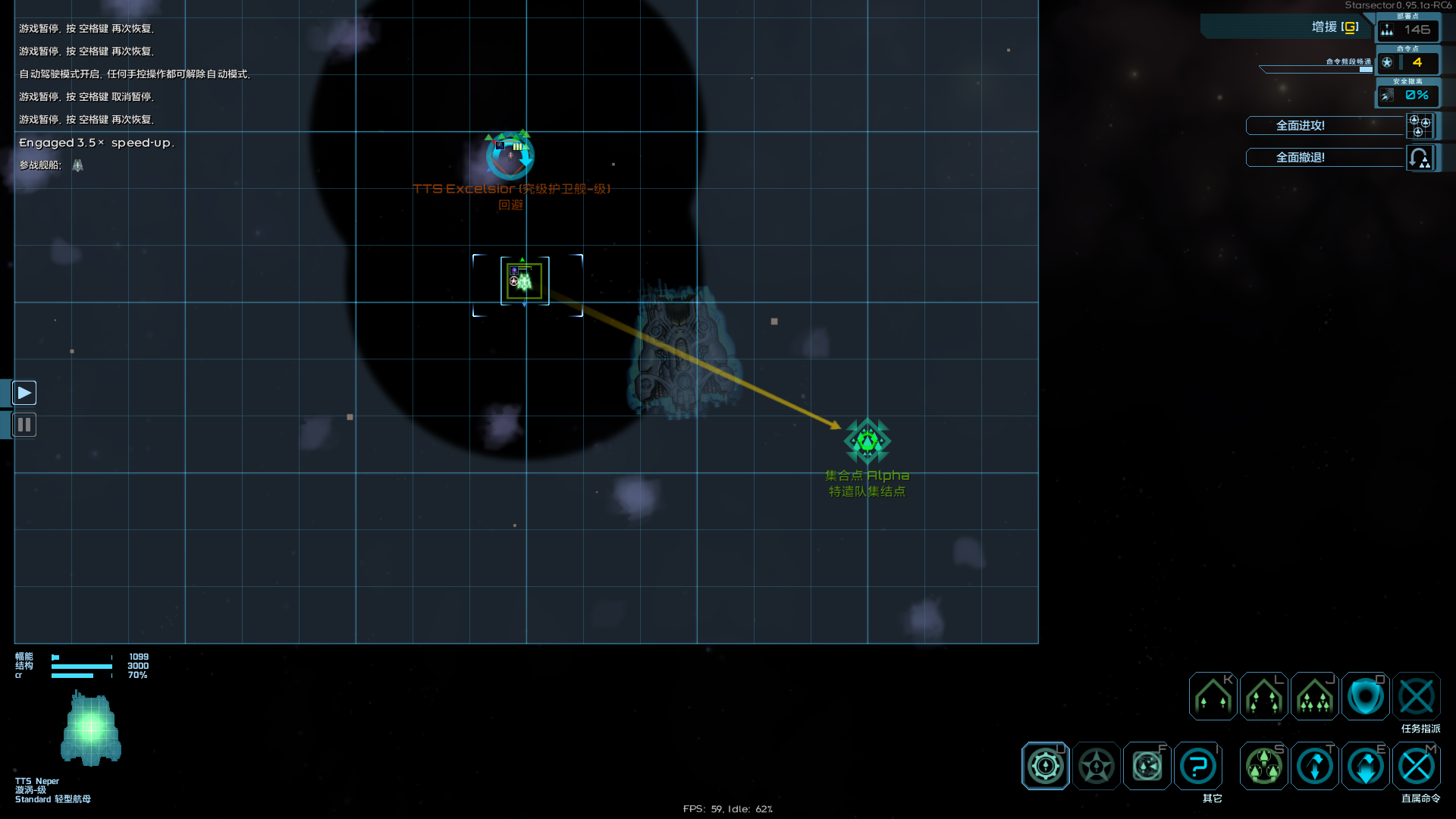Select the green Rally Fighters icon labeled S
This screenshot has width=1456, height=819.
click(x=1263, y=766)
